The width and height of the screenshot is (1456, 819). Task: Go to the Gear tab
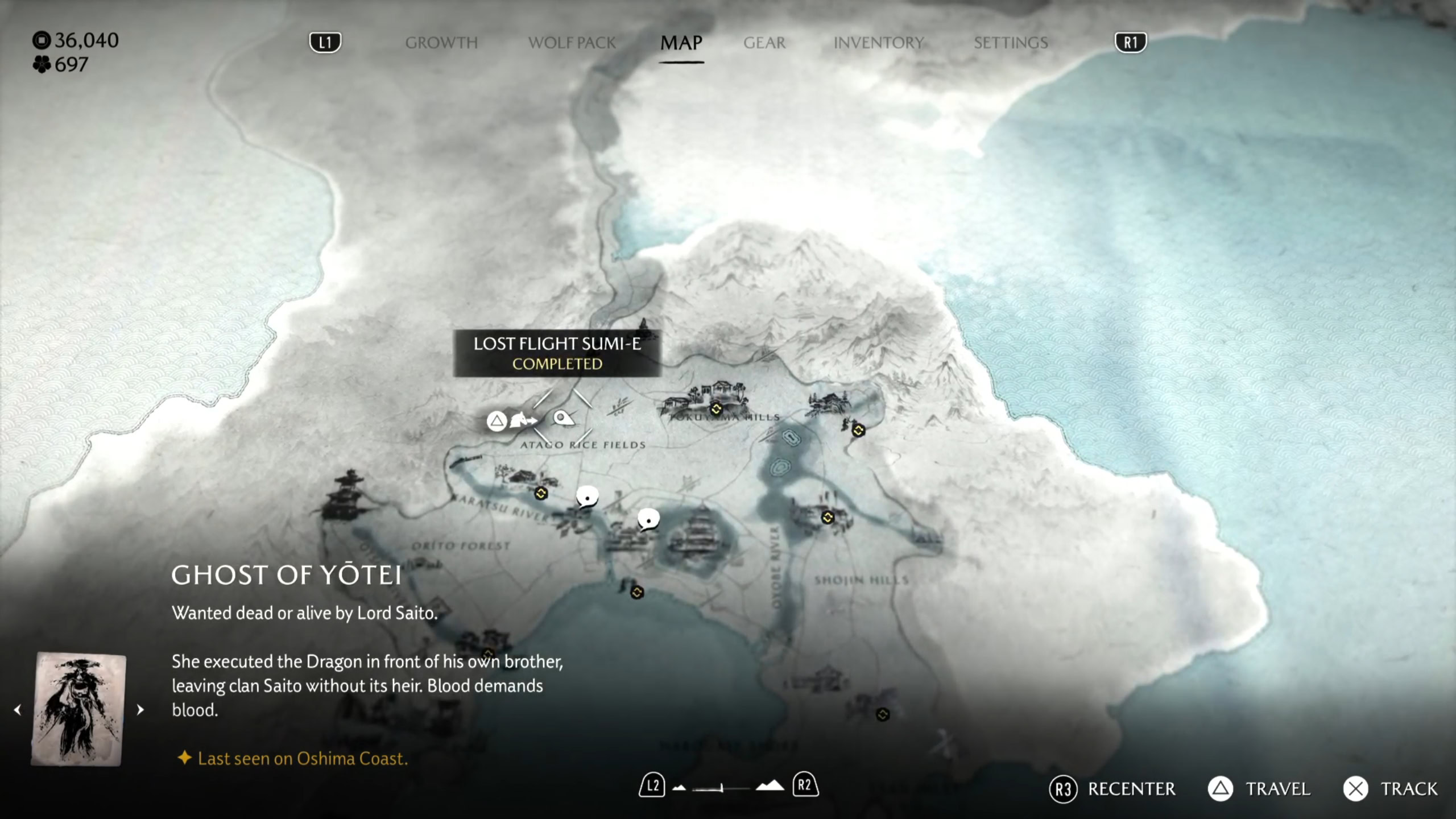tap(764, 43)
